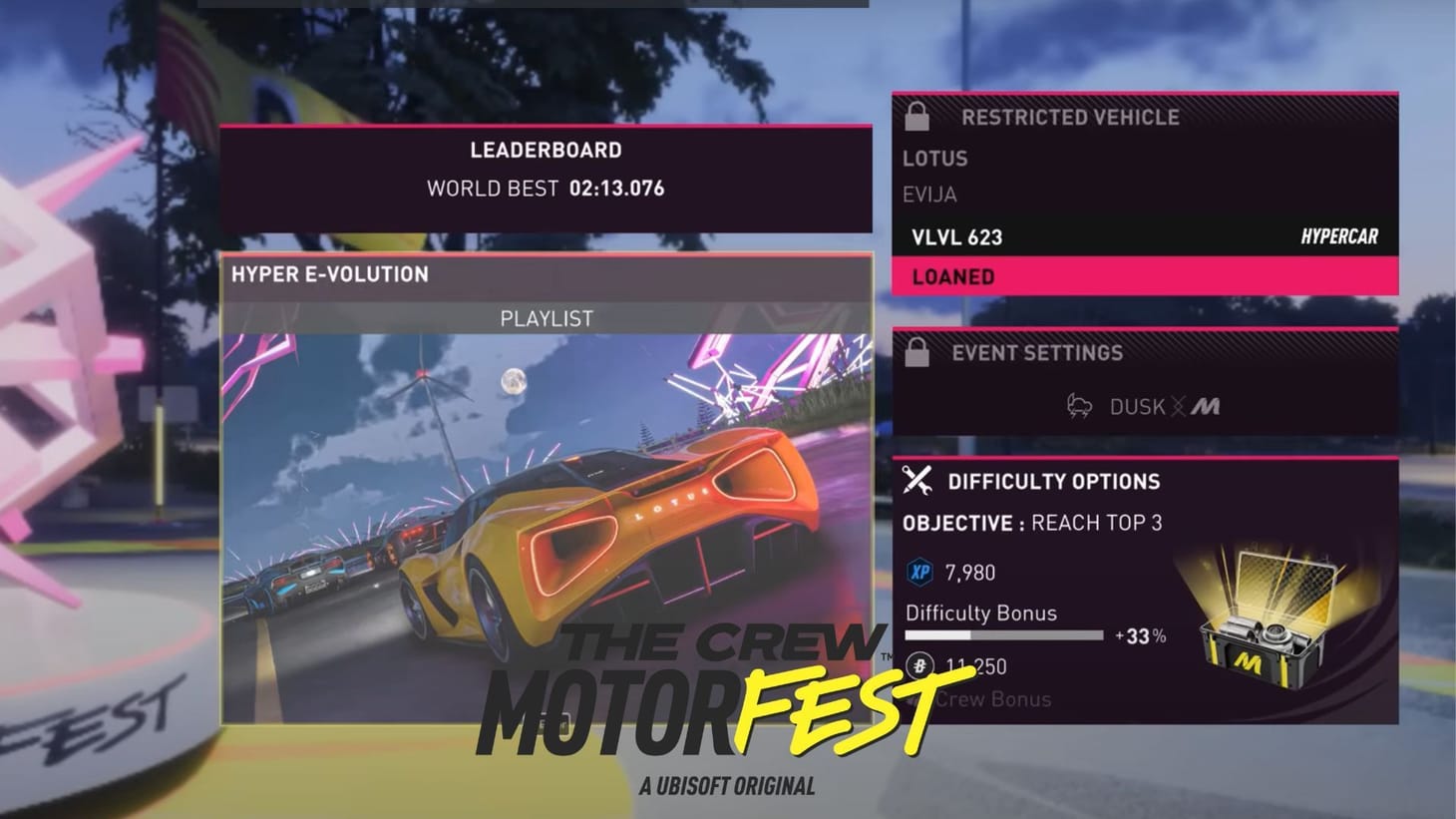Select the Hyper E-Volution header
This screenshot has height=819, width=1456.
pos(331,273)
